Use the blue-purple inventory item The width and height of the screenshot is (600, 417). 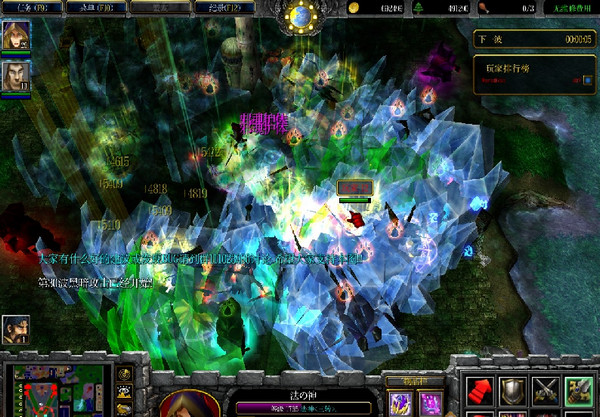400,404
